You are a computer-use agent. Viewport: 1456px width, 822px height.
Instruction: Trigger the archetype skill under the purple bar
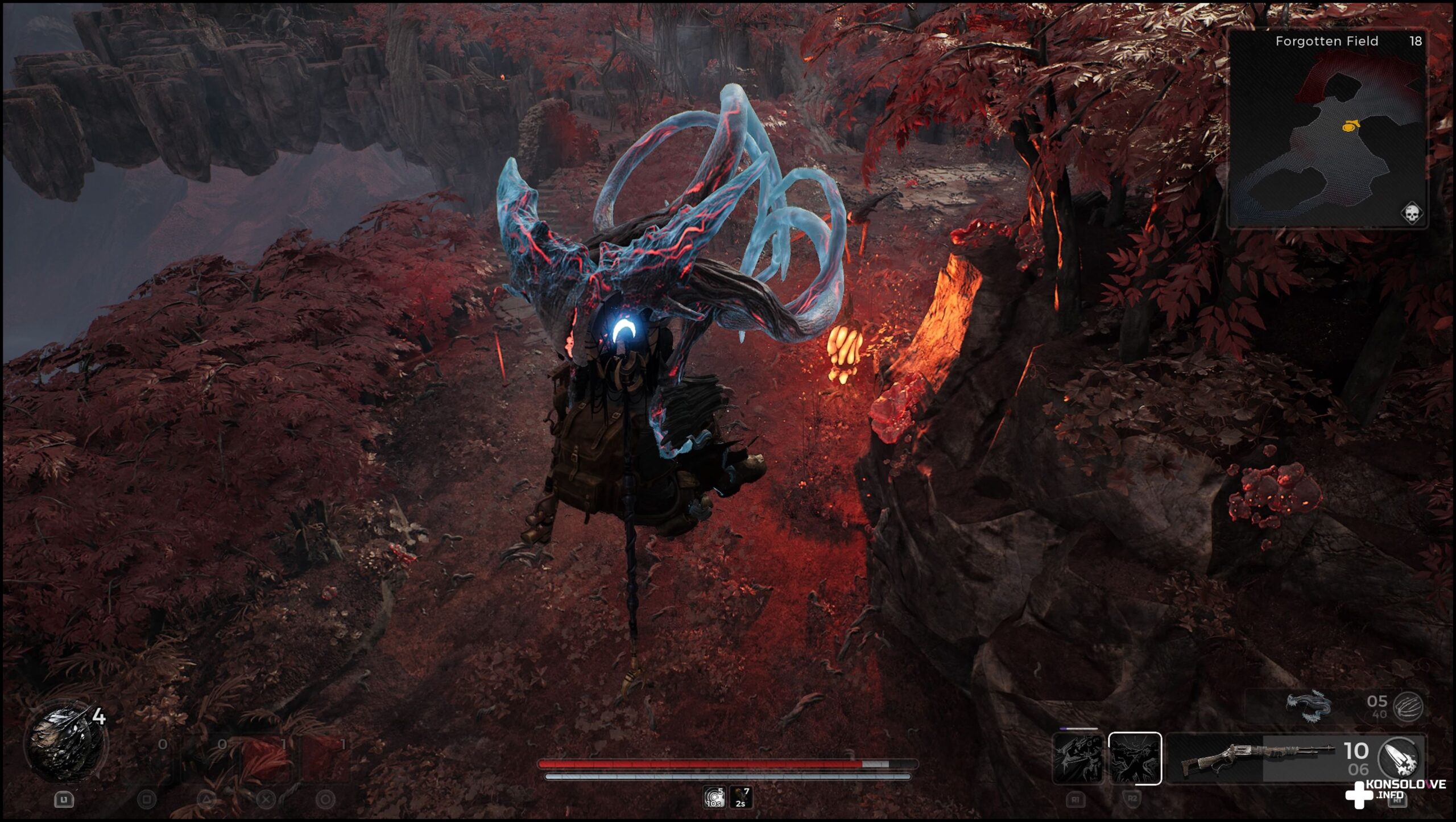[x=1078, y=758]
